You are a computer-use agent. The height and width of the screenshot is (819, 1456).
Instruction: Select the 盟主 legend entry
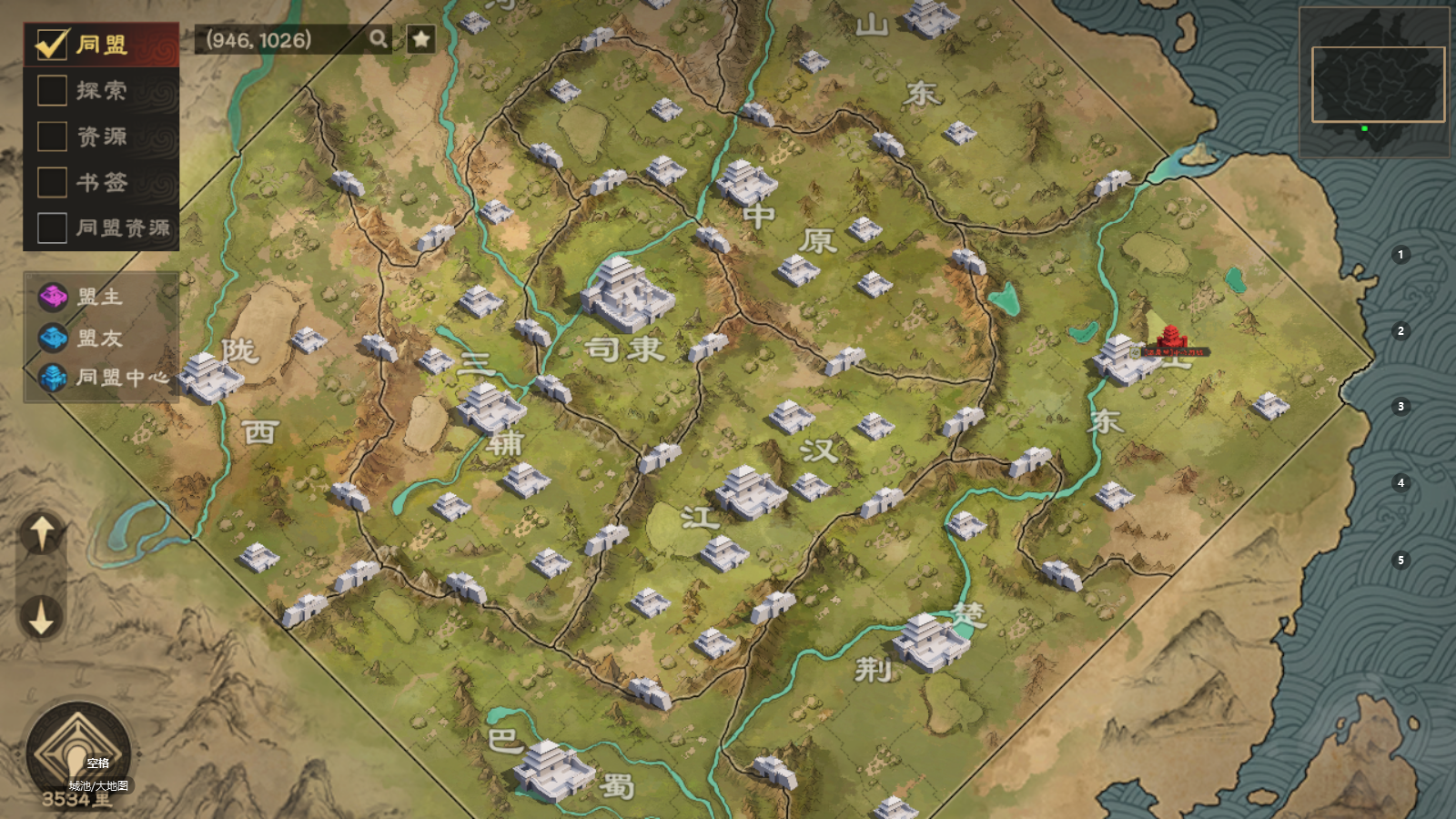pos(99,297)
